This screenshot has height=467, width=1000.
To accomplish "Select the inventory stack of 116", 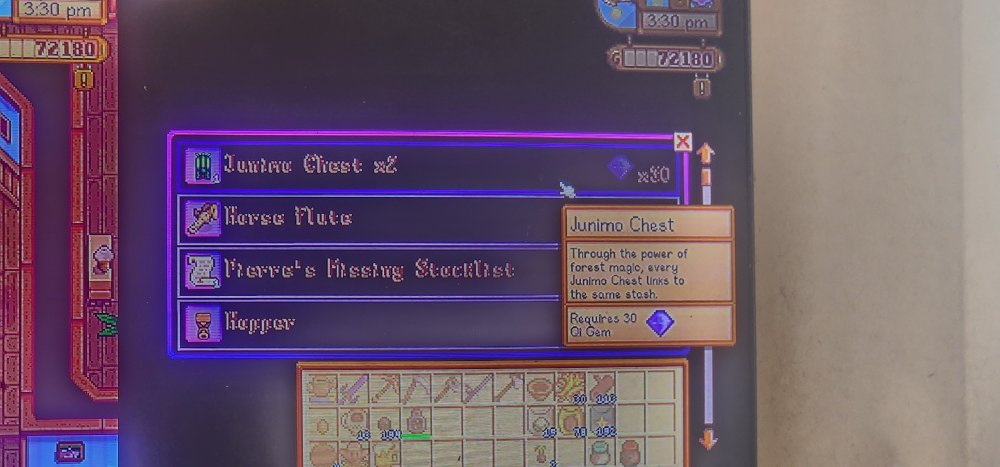I will (x=603, y=388).
